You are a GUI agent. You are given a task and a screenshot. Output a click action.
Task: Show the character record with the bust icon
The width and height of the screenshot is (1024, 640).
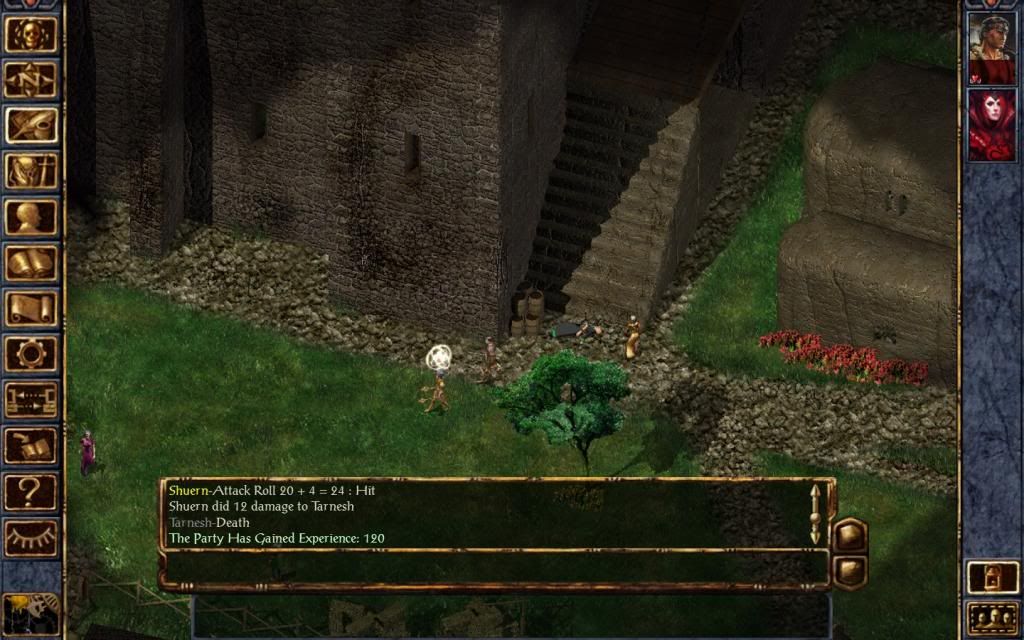(x=31, y=218)
